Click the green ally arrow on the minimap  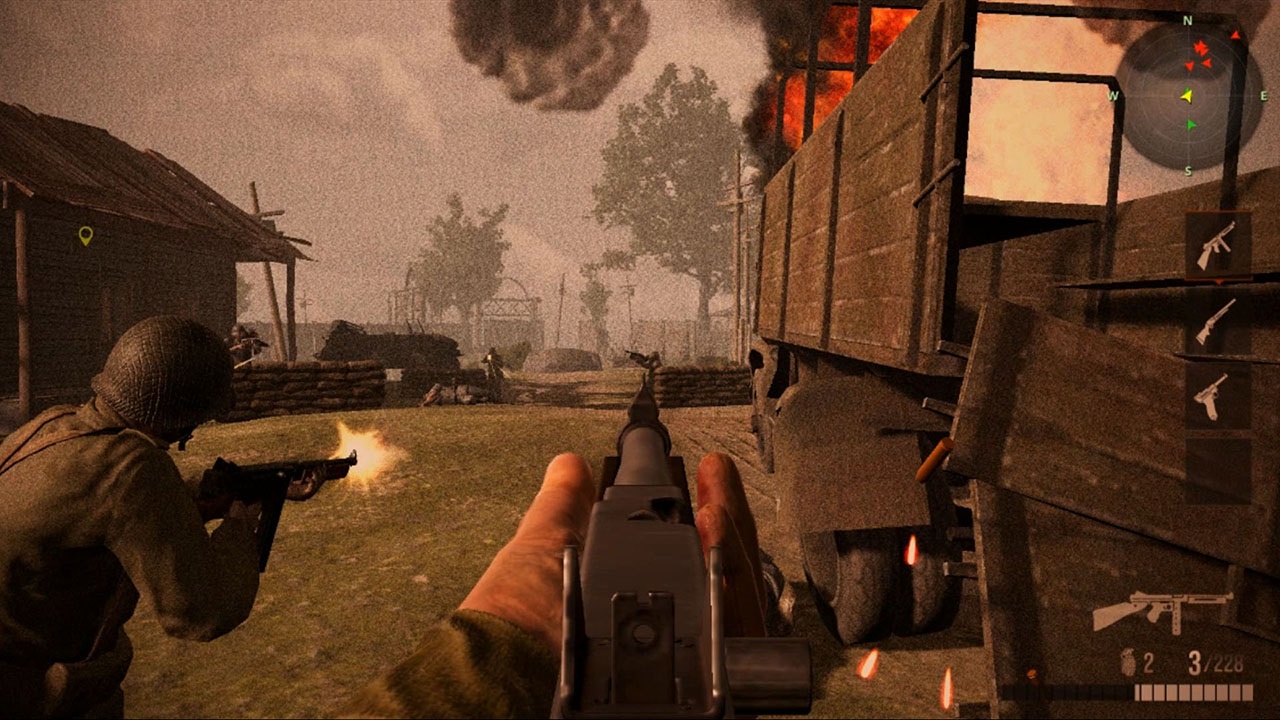(x=1189, y=122)
